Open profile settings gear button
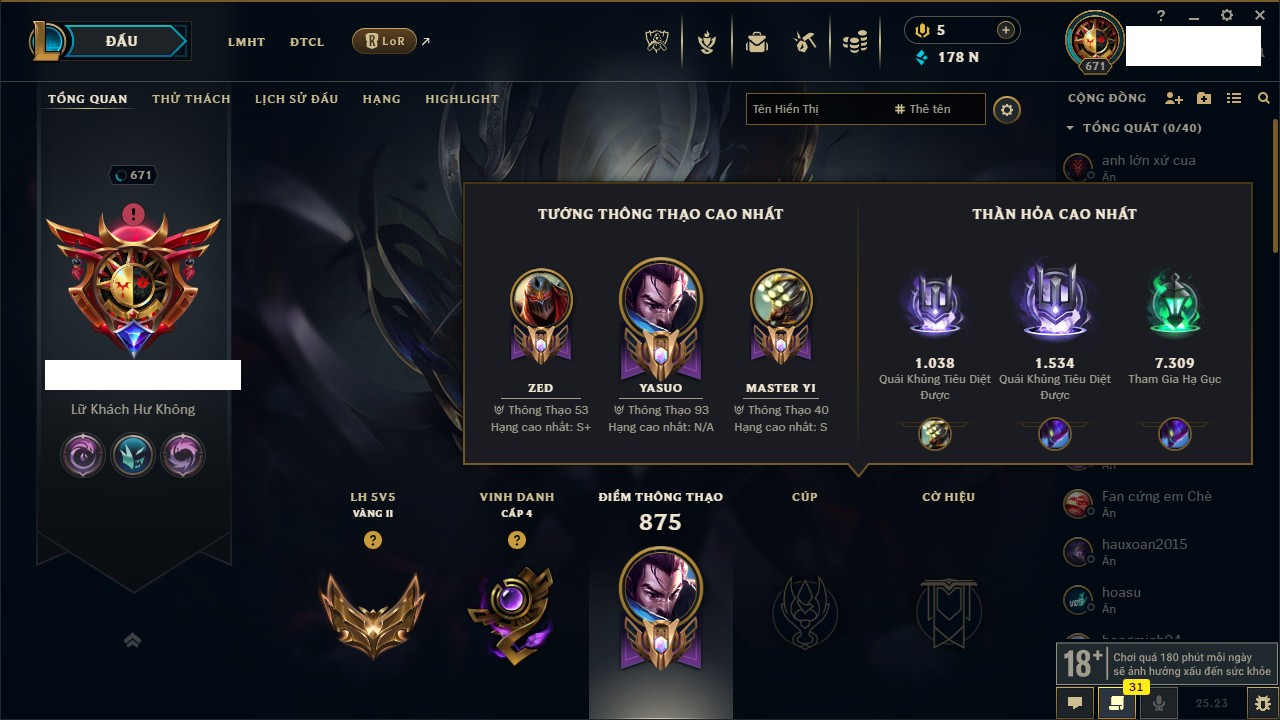 1007,110
